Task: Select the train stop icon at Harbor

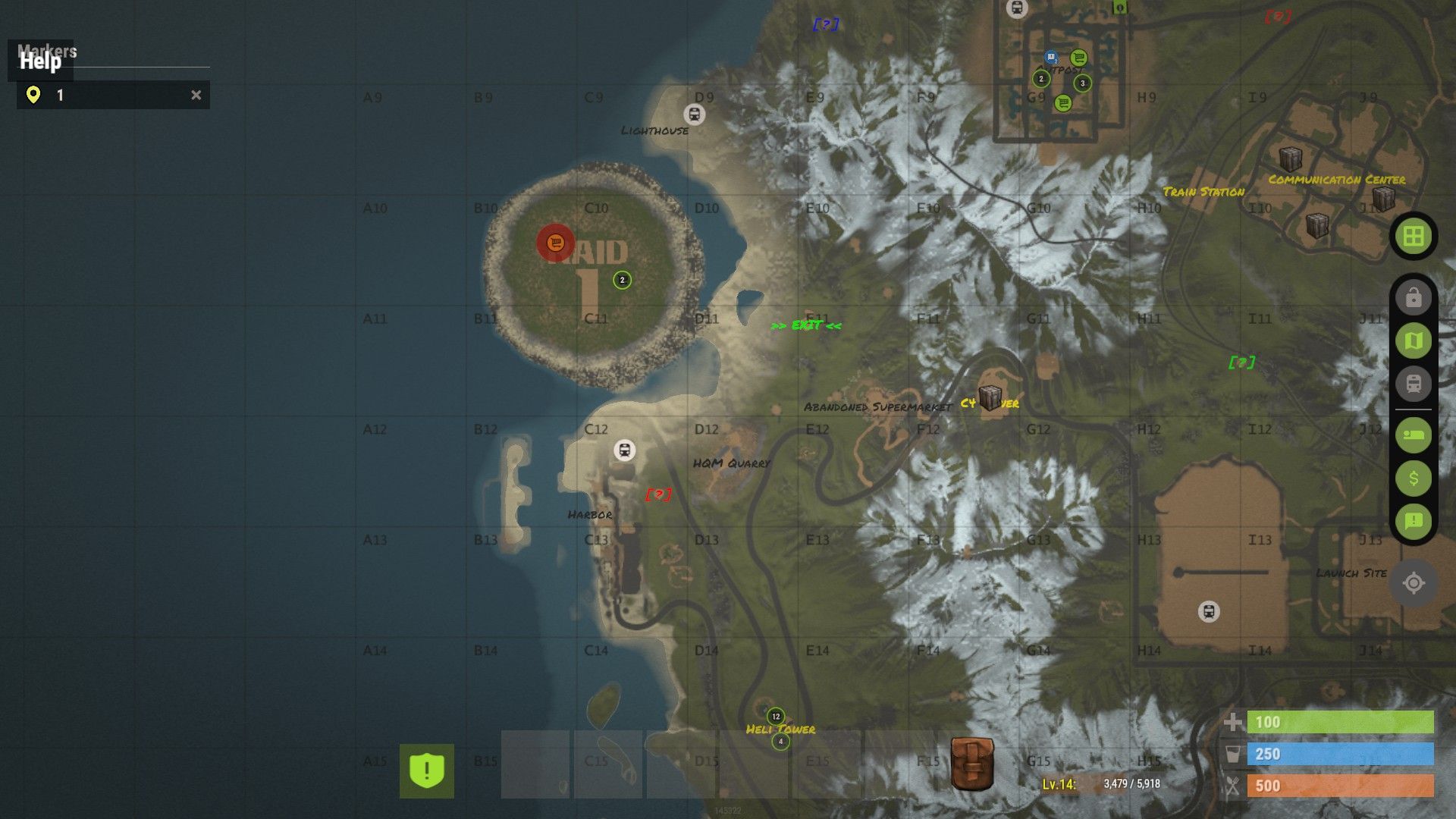Action: tap(624, 450)
